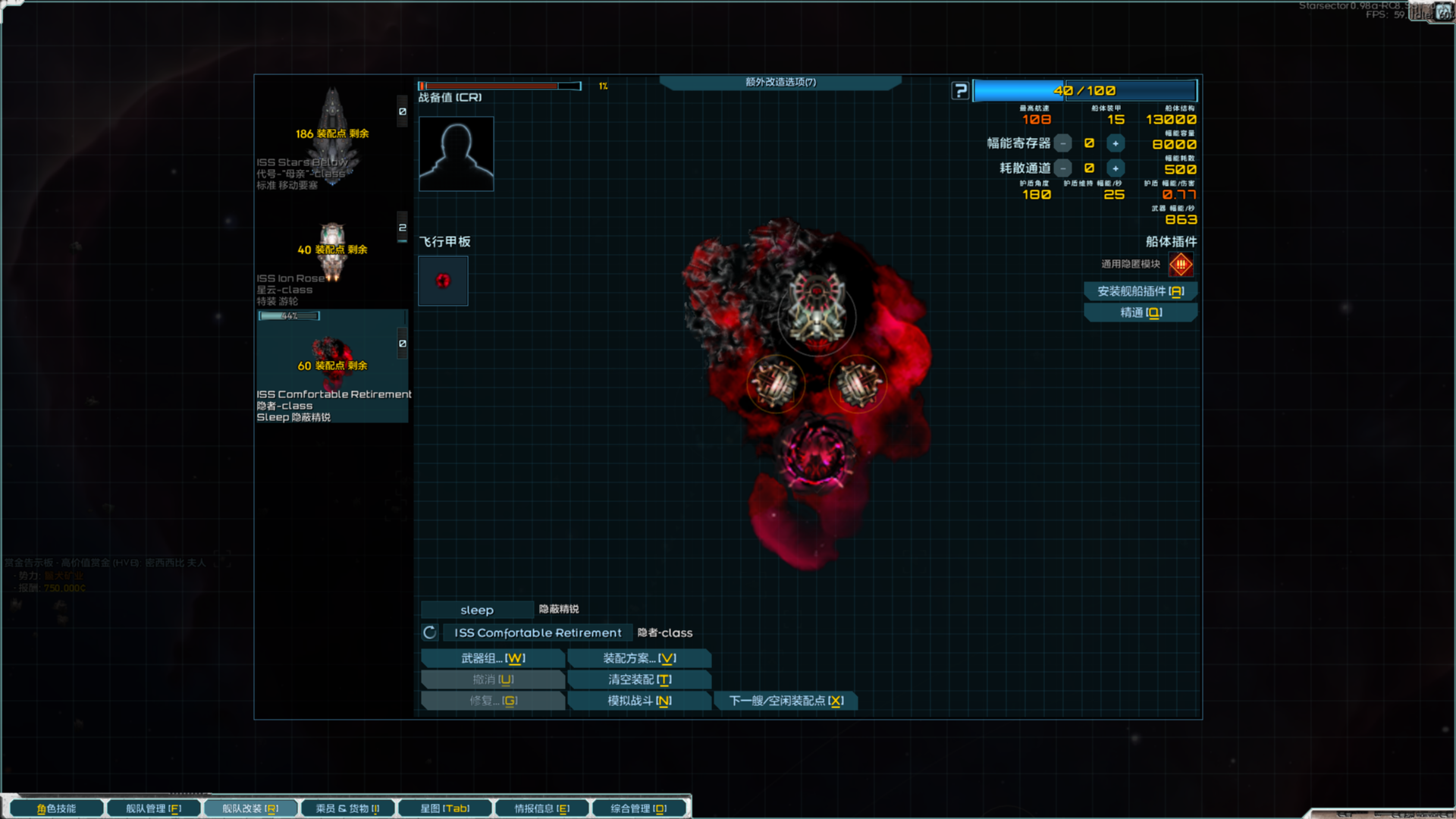Viewport: 1456px width, 819px height.
Task: Open the 武器组 [W] editor
Action: coord(492,658)
